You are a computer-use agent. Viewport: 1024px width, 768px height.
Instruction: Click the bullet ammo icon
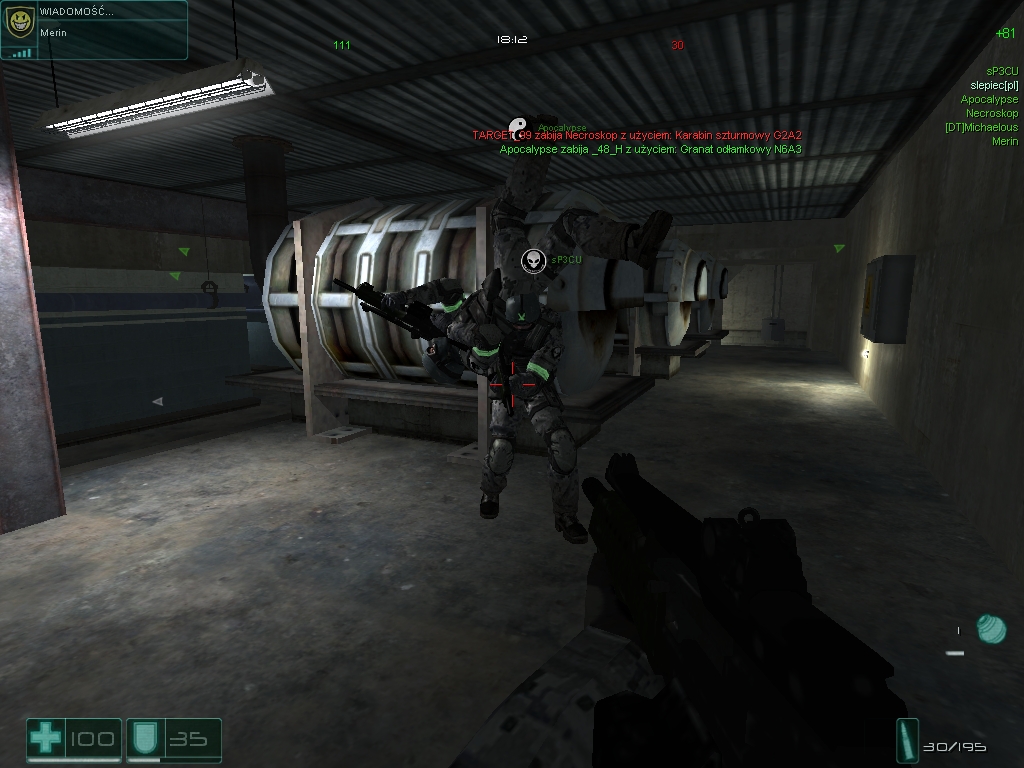(x=908, y=741)
